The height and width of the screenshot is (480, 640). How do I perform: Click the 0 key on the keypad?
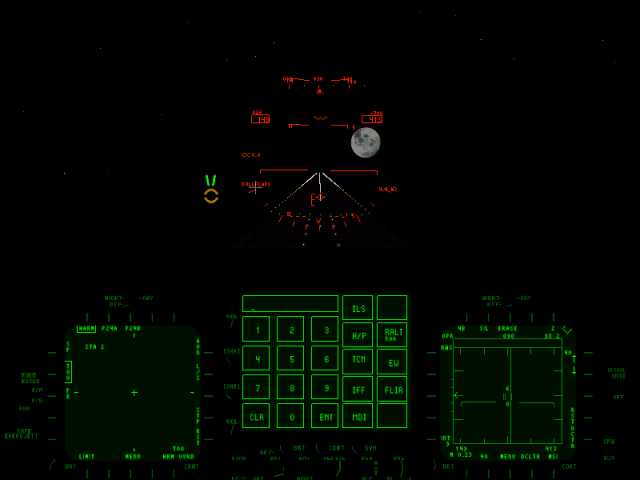(x=290, y=415)
